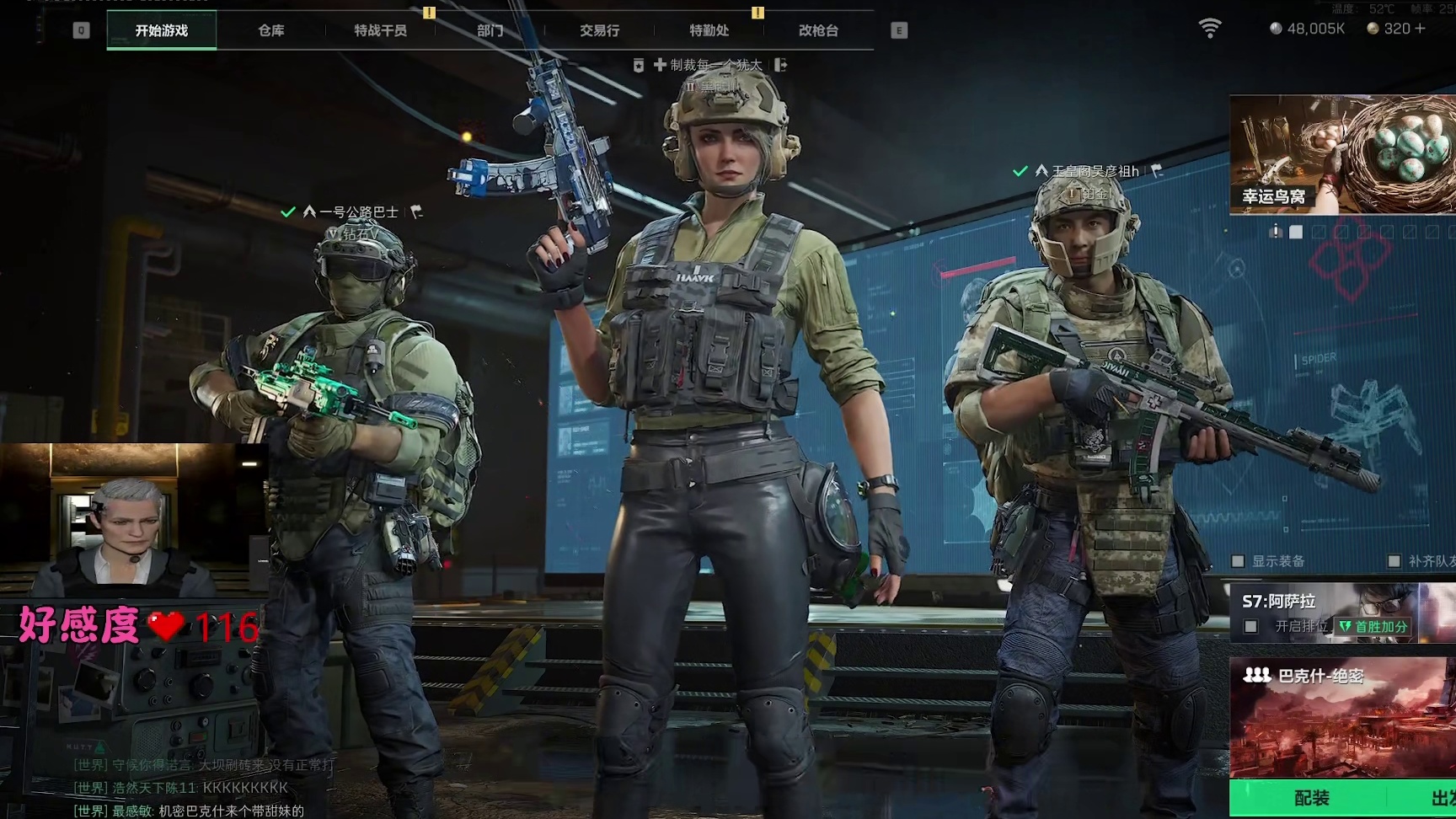Viewport: 1456px width, 819px height.
Task: Click teammate name 王皇阁吴彦祖h
Action: 1095,171
